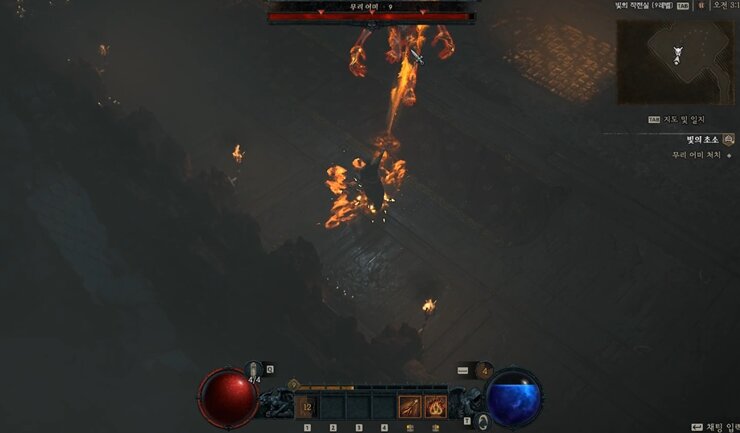This screenshot has width=740, height=433.
Task: Click the 채팅 입력 chat prompt
Action: click(x=714, y=427)
